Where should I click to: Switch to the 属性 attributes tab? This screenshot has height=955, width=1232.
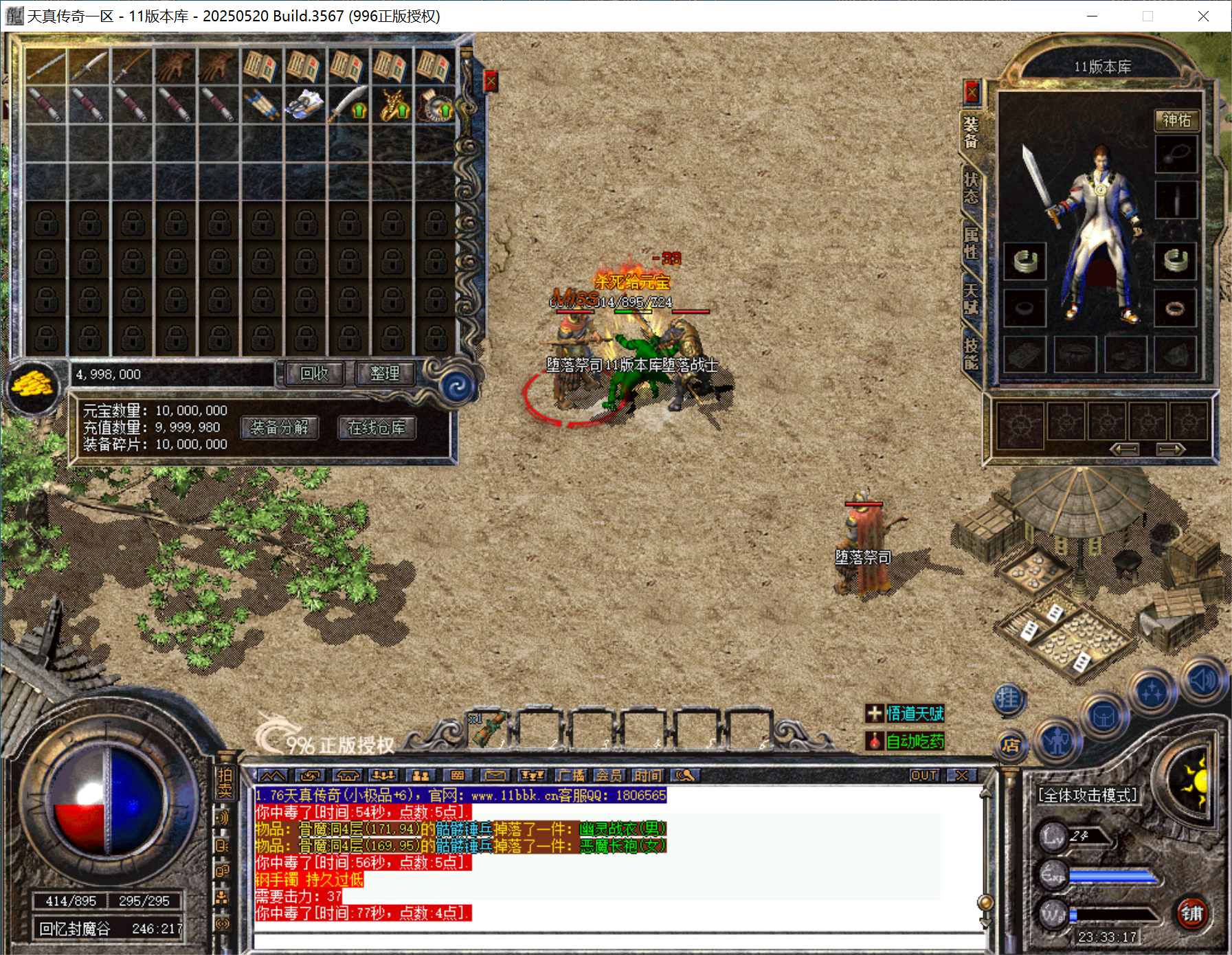(971, 243)
